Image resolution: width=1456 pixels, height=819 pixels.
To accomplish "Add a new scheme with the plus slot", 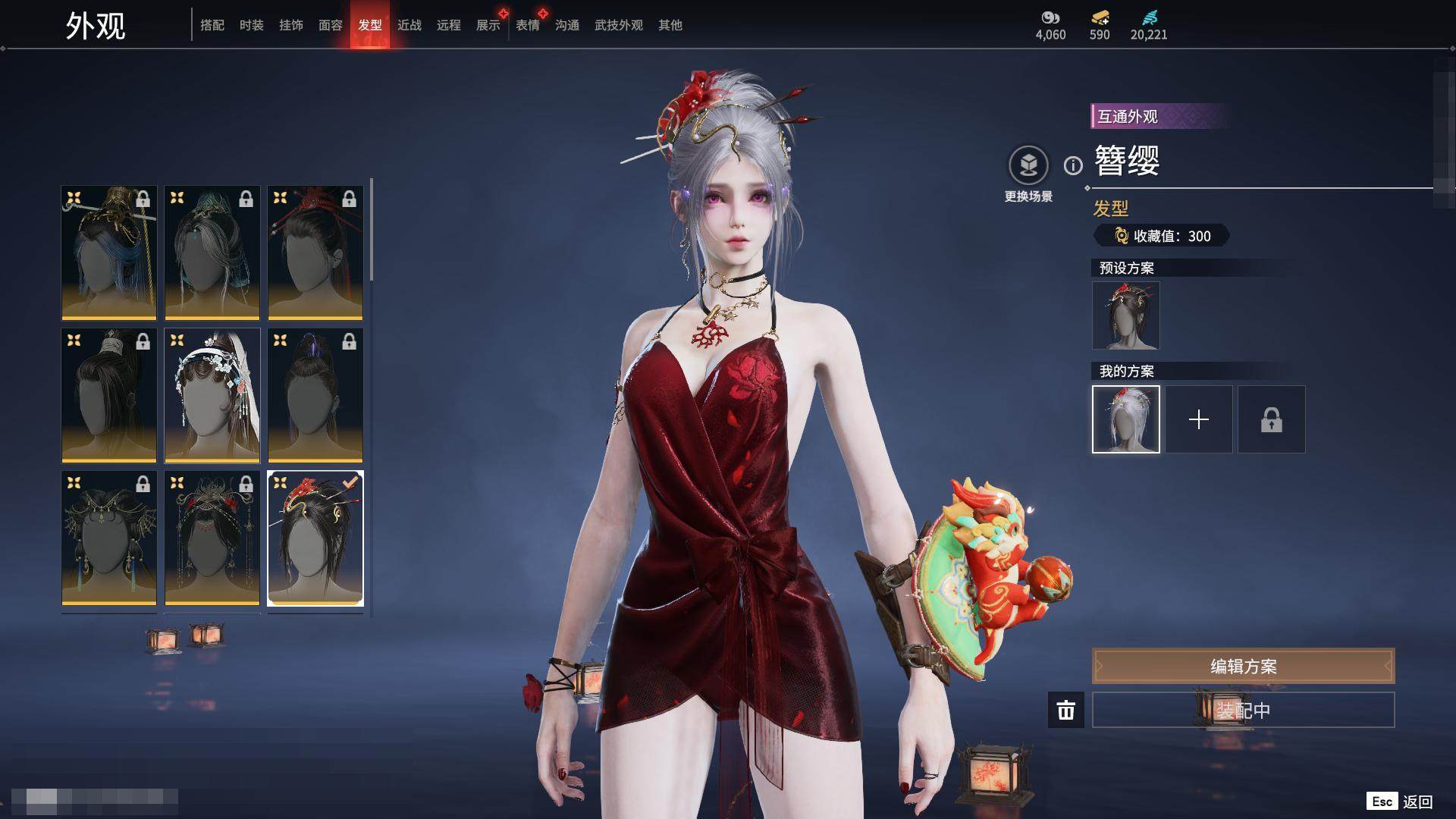I will pyautogui.click(x=1198, y=419).
